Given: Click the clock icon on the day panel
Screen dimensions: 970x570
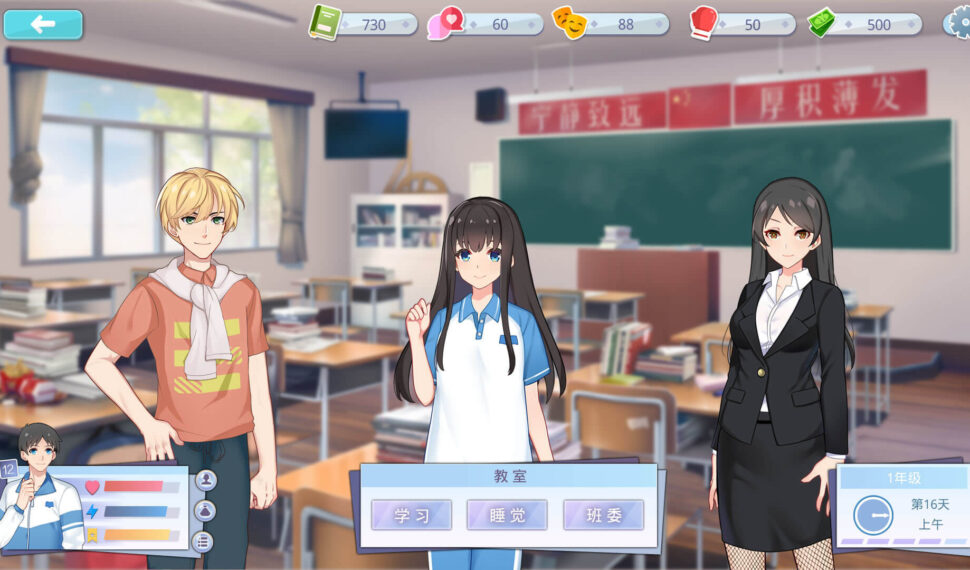Looking at the screenshot, I should (x=872, y=515).
